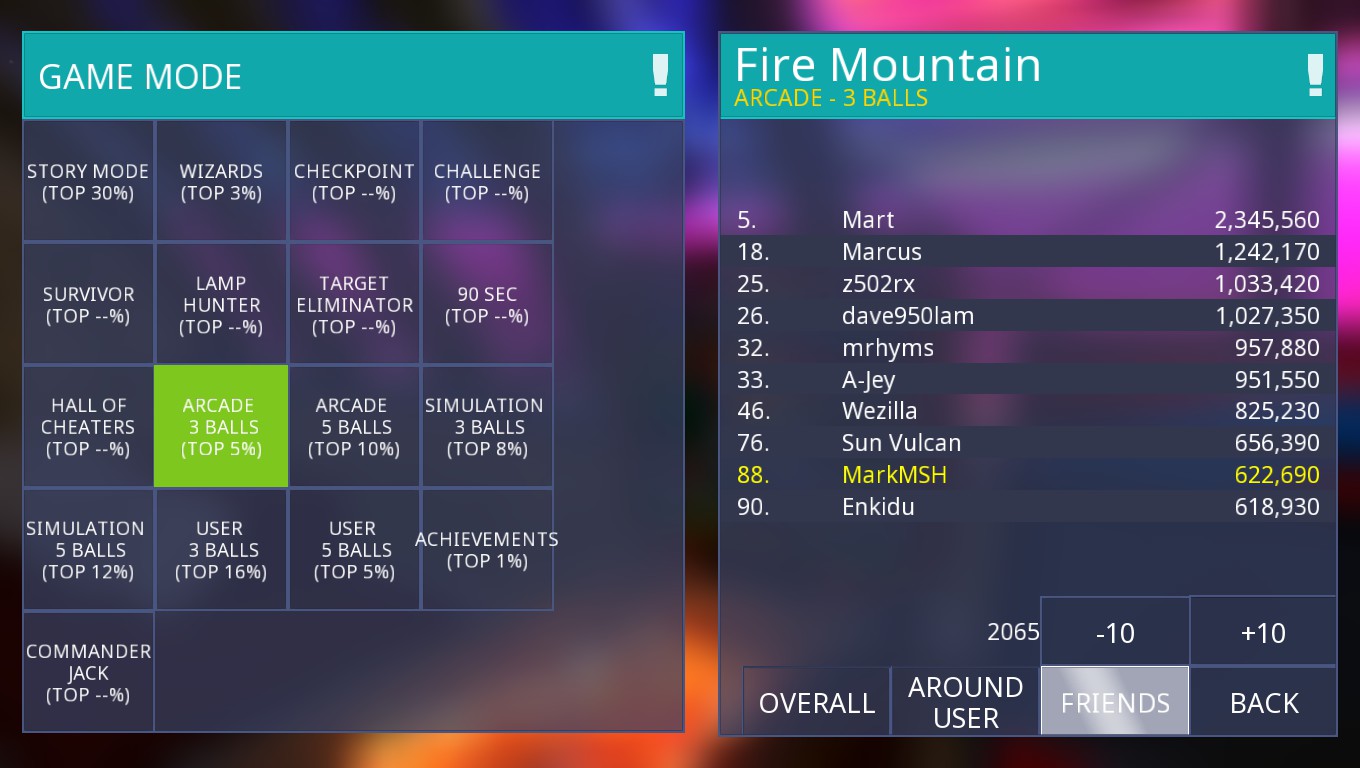Select the Hall of Cheaters tile
The width and height of the screenshot is (1360, 768).
[88, 427]
